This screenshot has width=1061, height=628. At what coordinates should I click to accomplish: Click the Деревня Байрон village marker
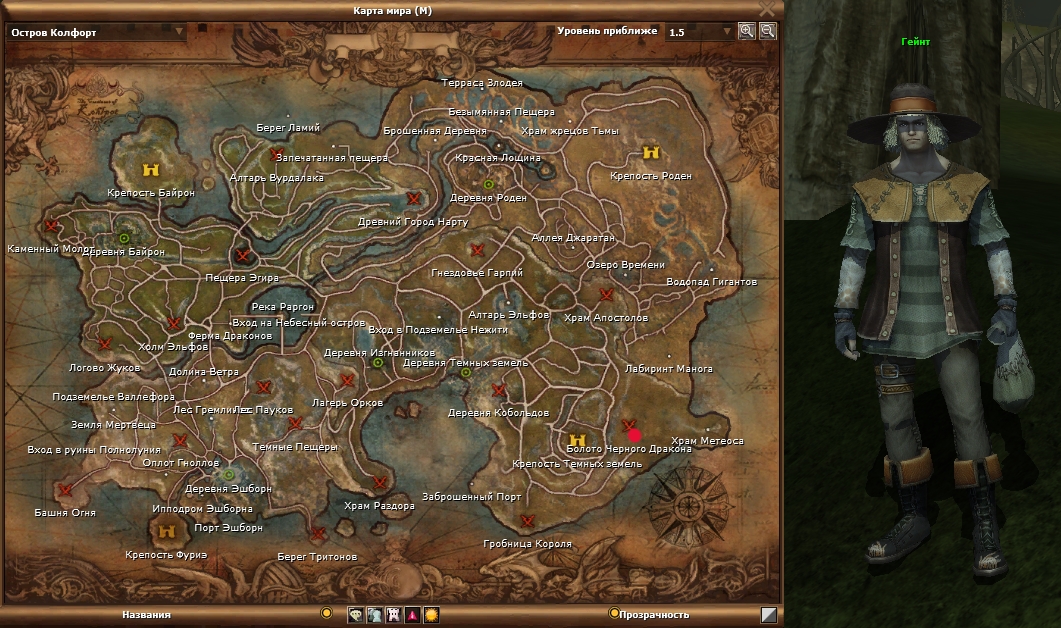(x=123, y=238)
